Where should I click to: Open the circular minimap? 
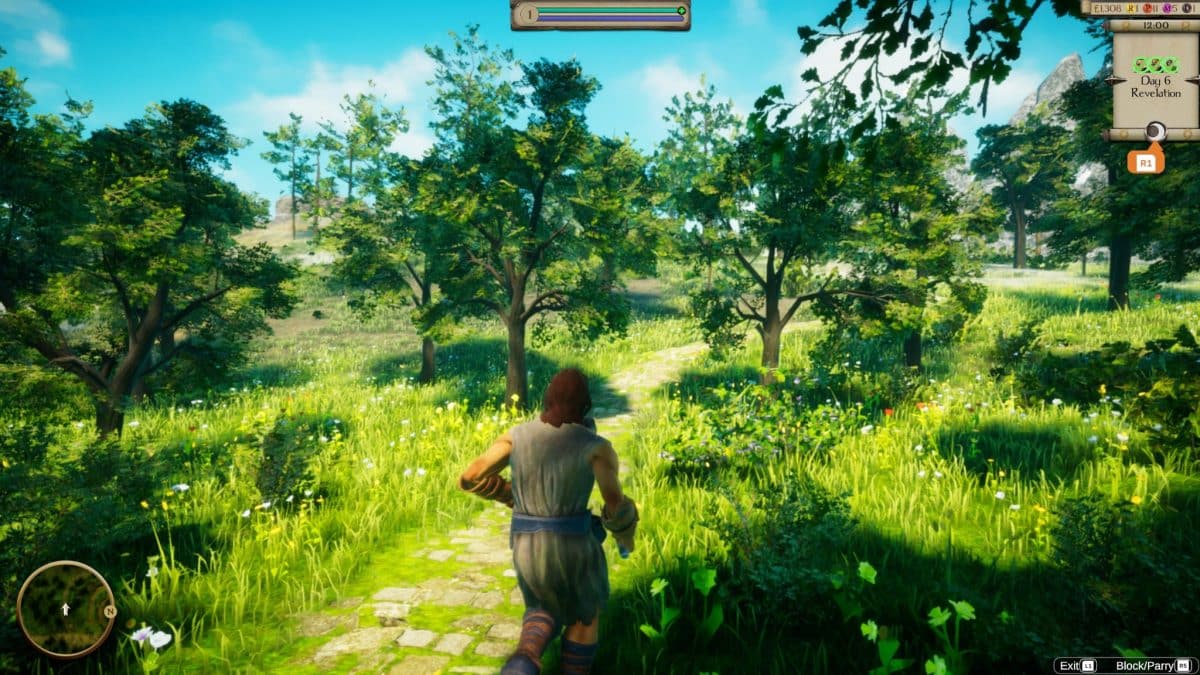click(65, 608)
